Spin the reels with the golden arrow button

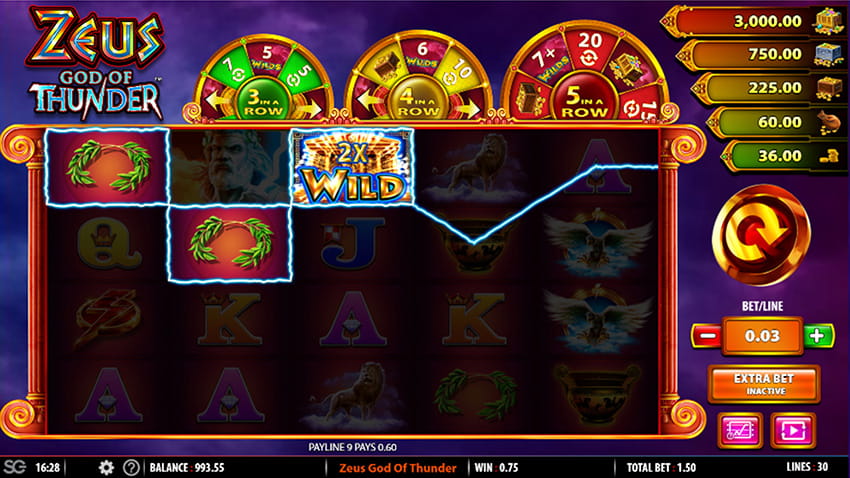pos(761,234)
